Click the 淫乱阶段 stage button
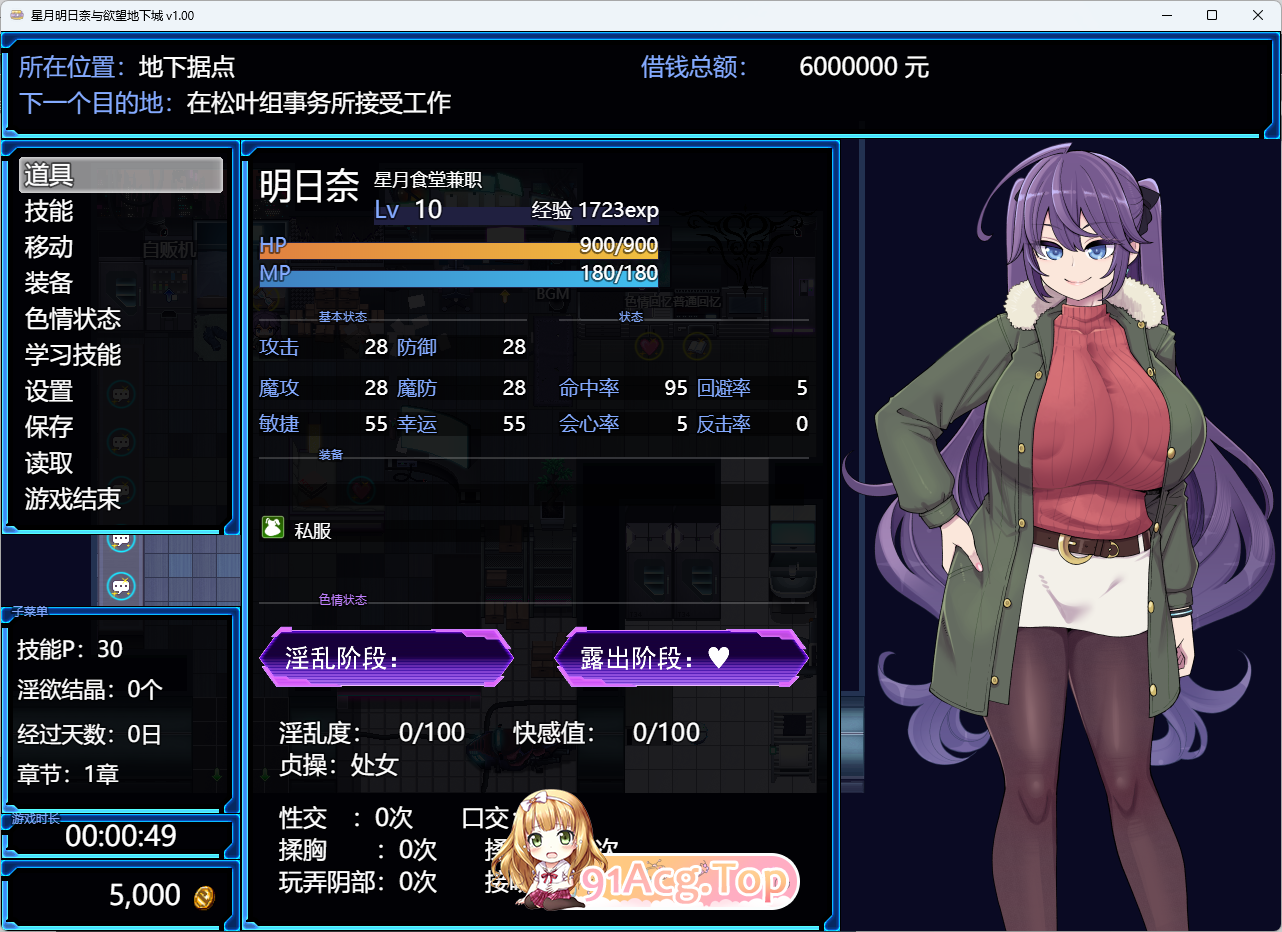 coord(386,658)
